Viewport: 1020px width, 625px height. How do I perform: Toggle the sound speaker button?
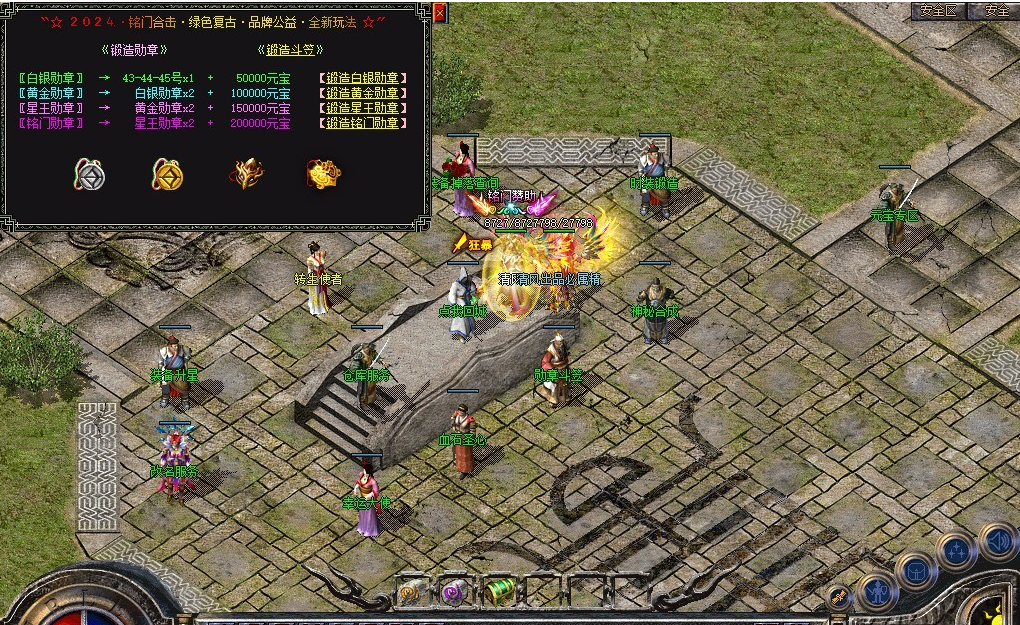point(997,541)
